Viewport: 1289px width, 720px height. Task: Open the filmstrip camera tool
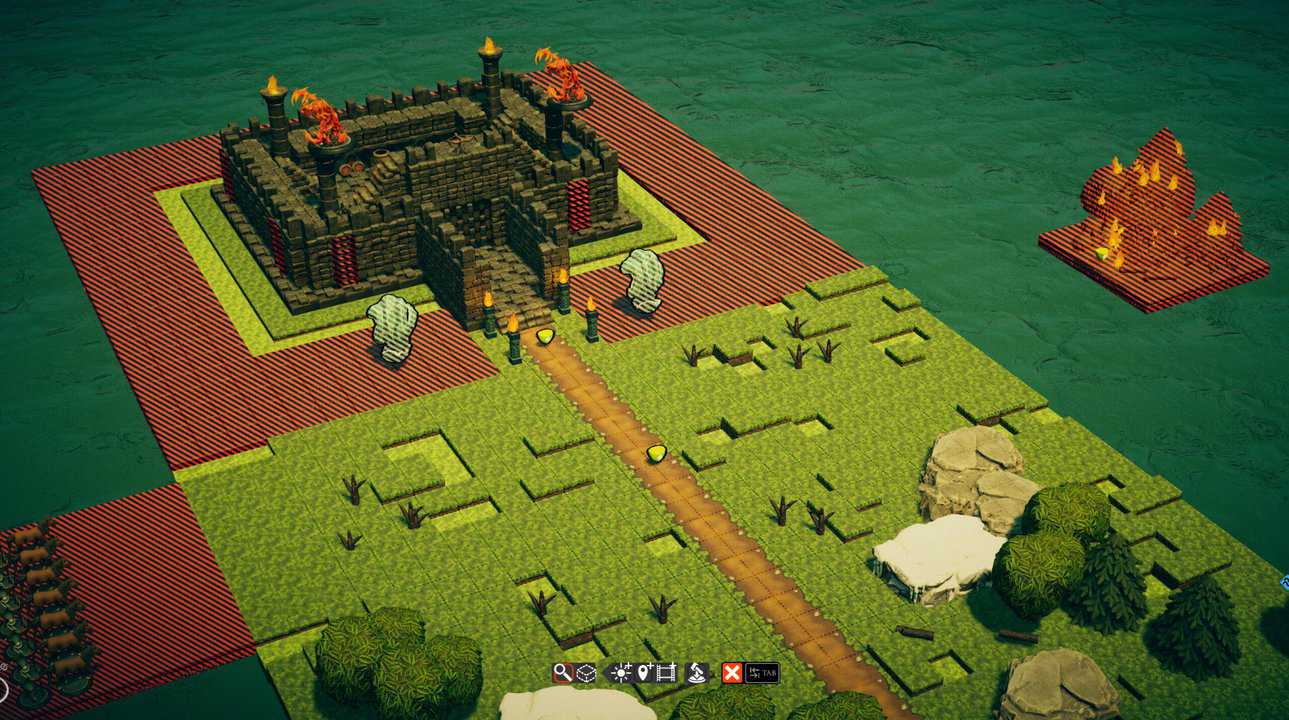click(666, 672)
